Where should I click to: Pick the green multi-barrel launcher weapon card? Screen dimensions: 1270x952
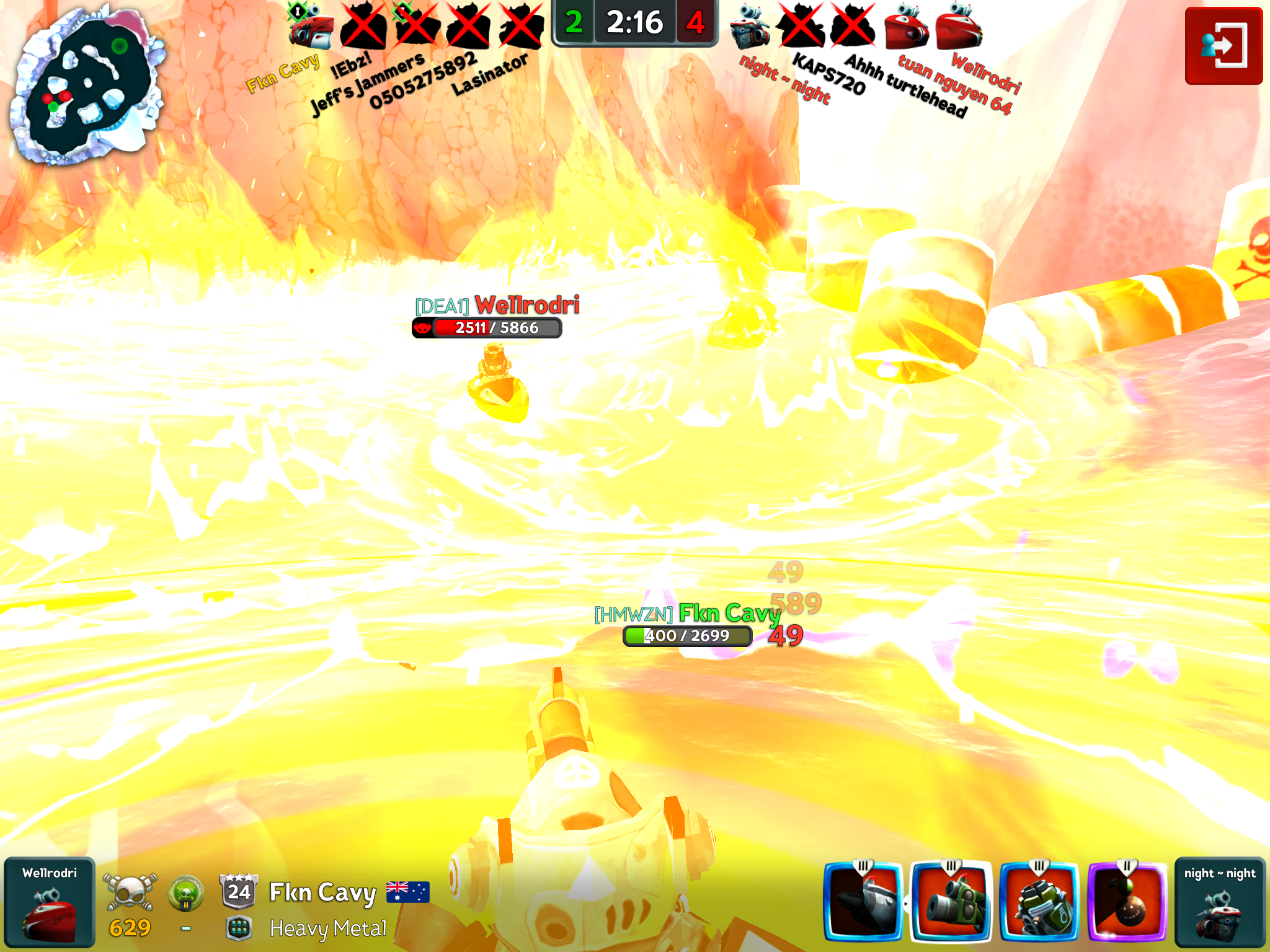(1039, 901)
